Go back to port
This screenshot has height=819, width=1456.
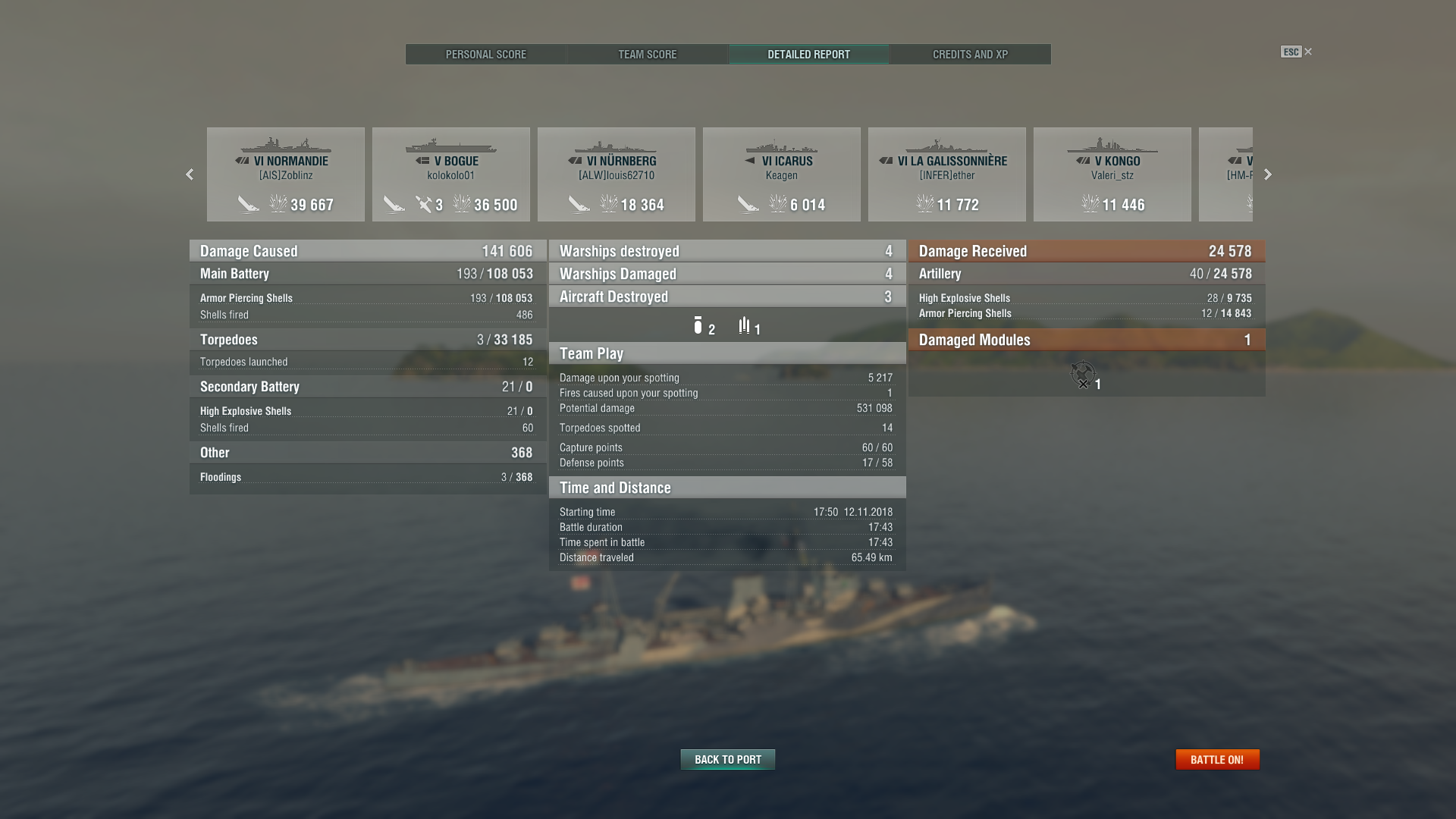point(727,759)
